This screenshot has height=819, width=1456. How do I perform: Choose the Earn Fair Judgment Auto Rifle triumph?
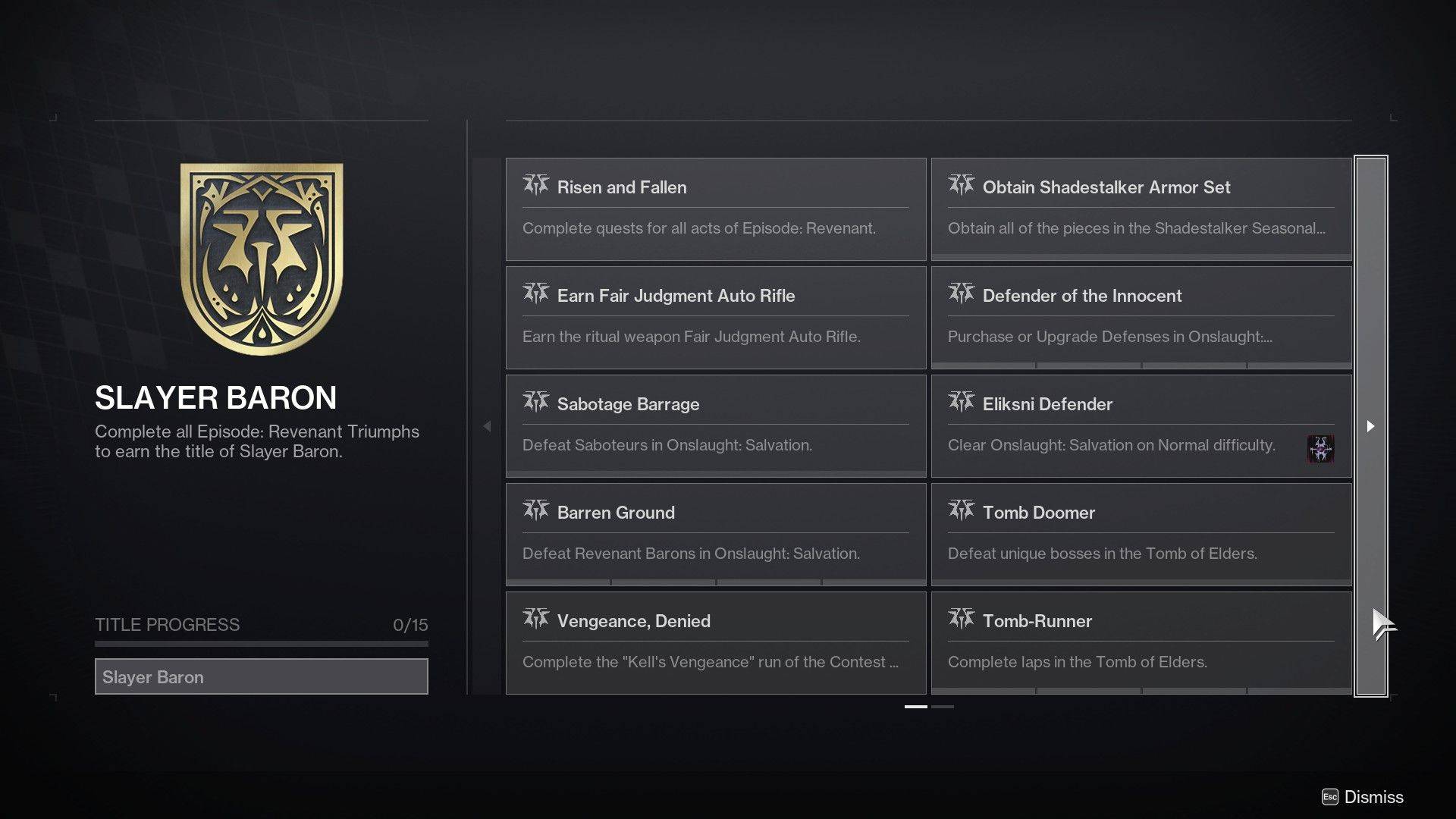coord(715,318)
